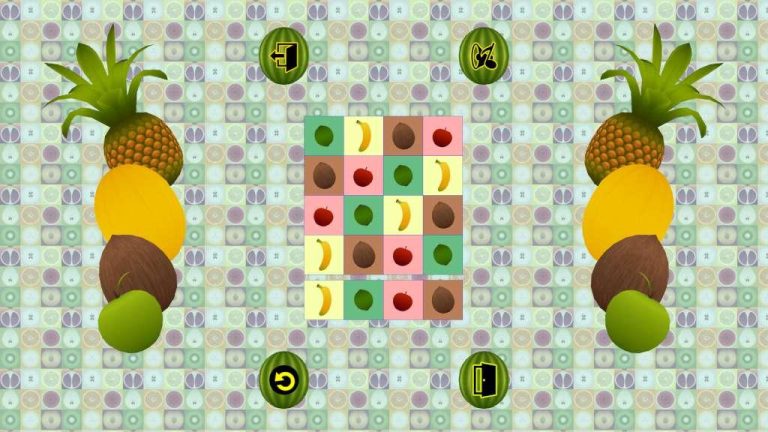
Task: Click the watermelon exit-arrow back button
Action: pos(284,55)
